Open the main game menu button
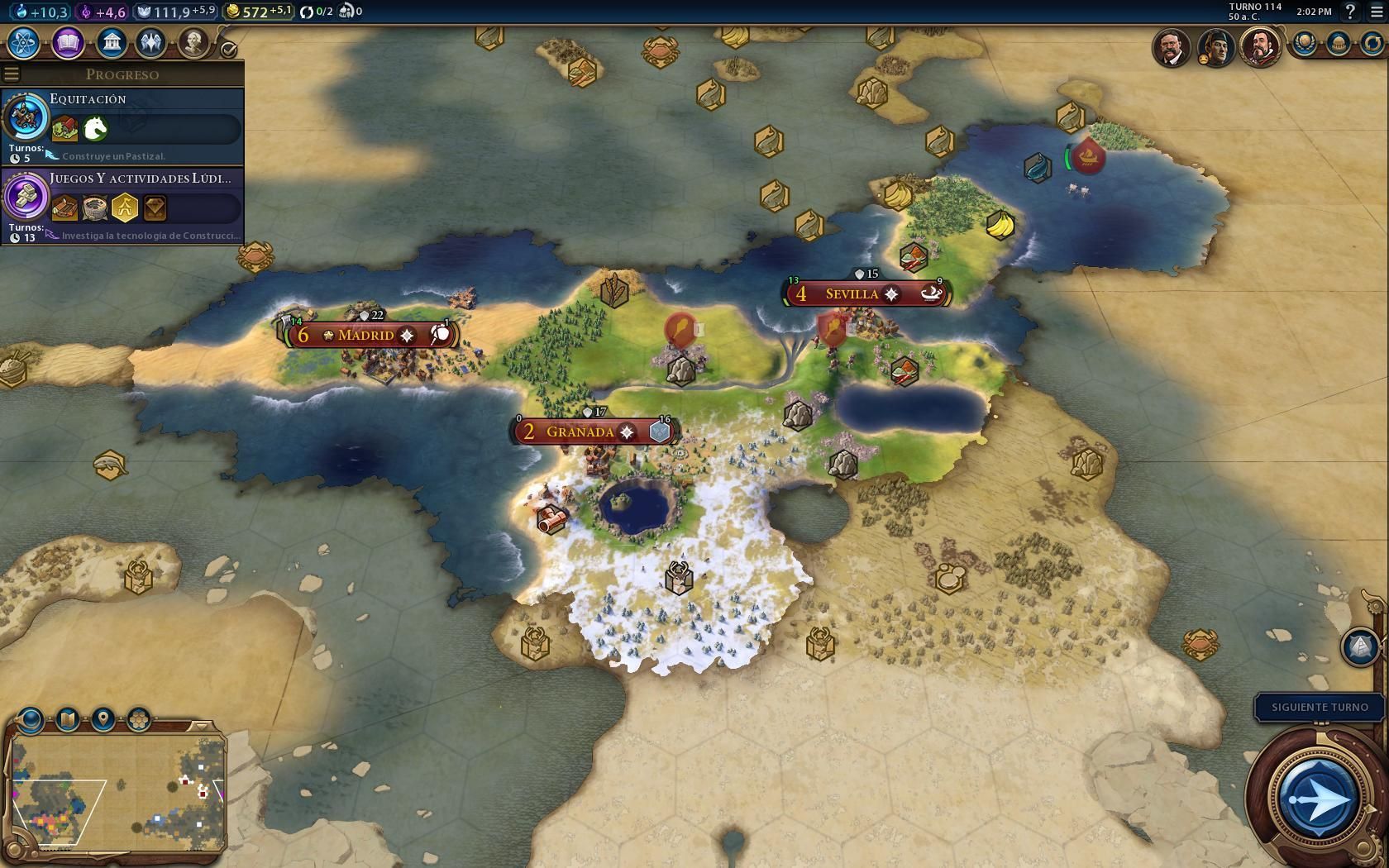Image resolution: width=1389 pixels, height=868 pixels. pos(1377,12)
